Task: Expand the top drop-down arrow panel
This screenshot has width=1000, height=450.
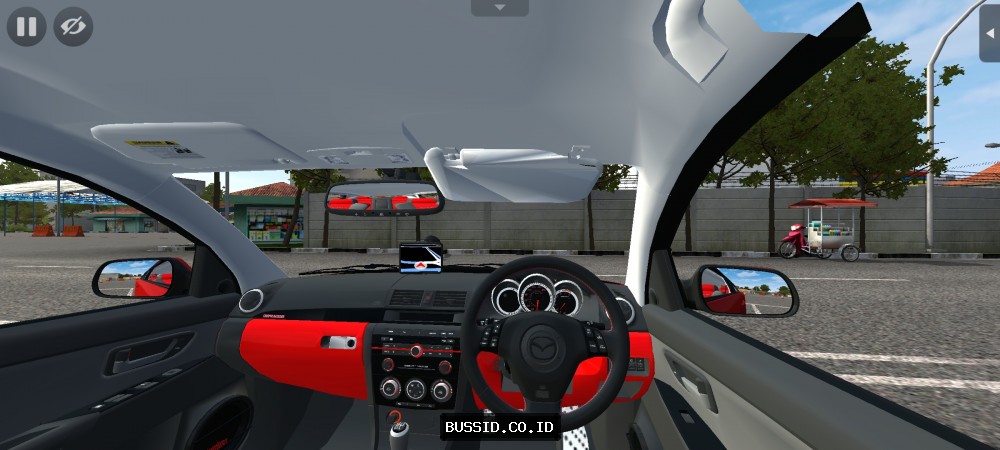Action: click(499, 7)
